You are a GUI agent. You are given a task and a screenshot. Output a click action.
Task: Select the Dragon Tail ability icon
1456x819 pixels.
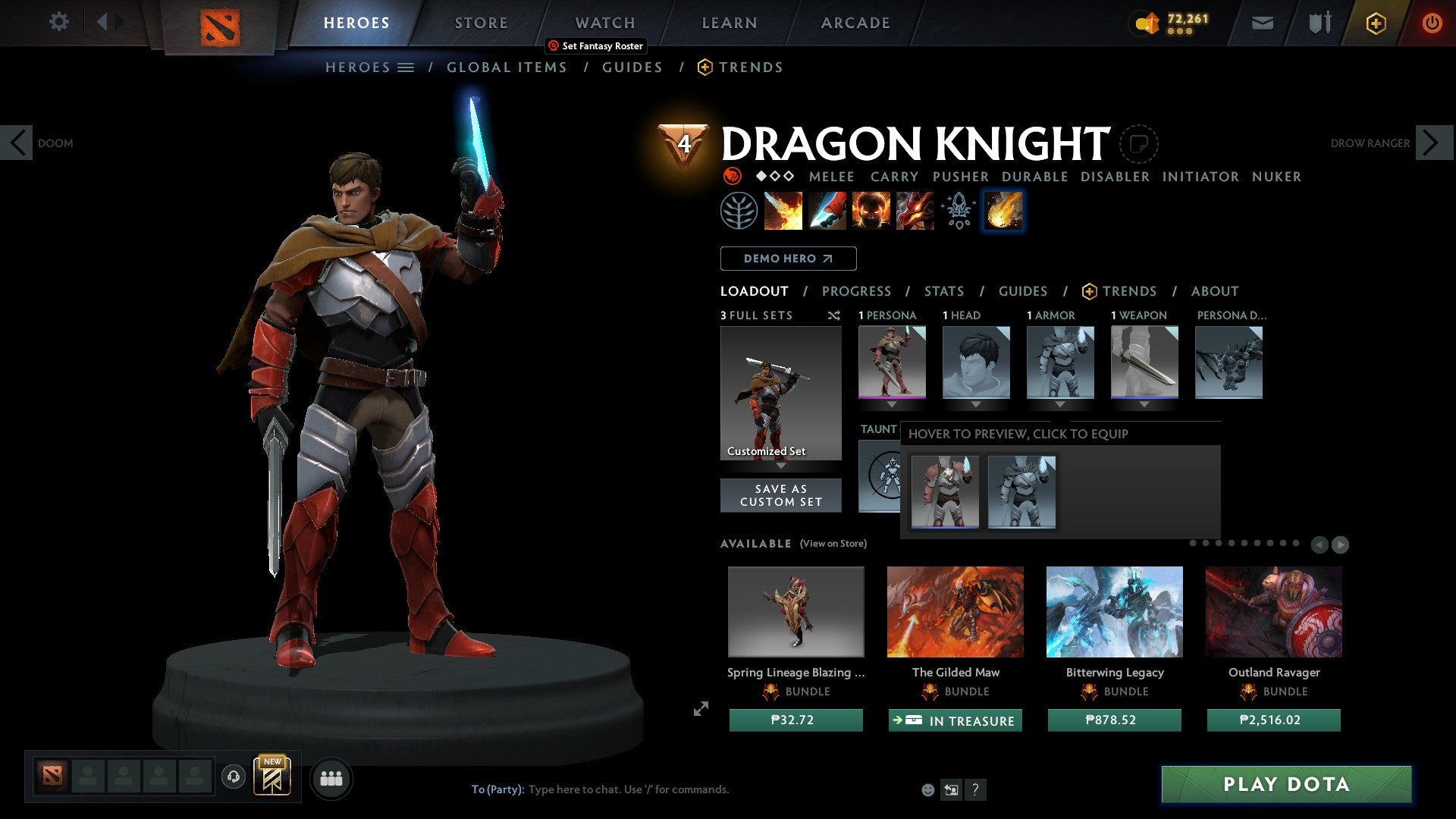pos(827,211)
